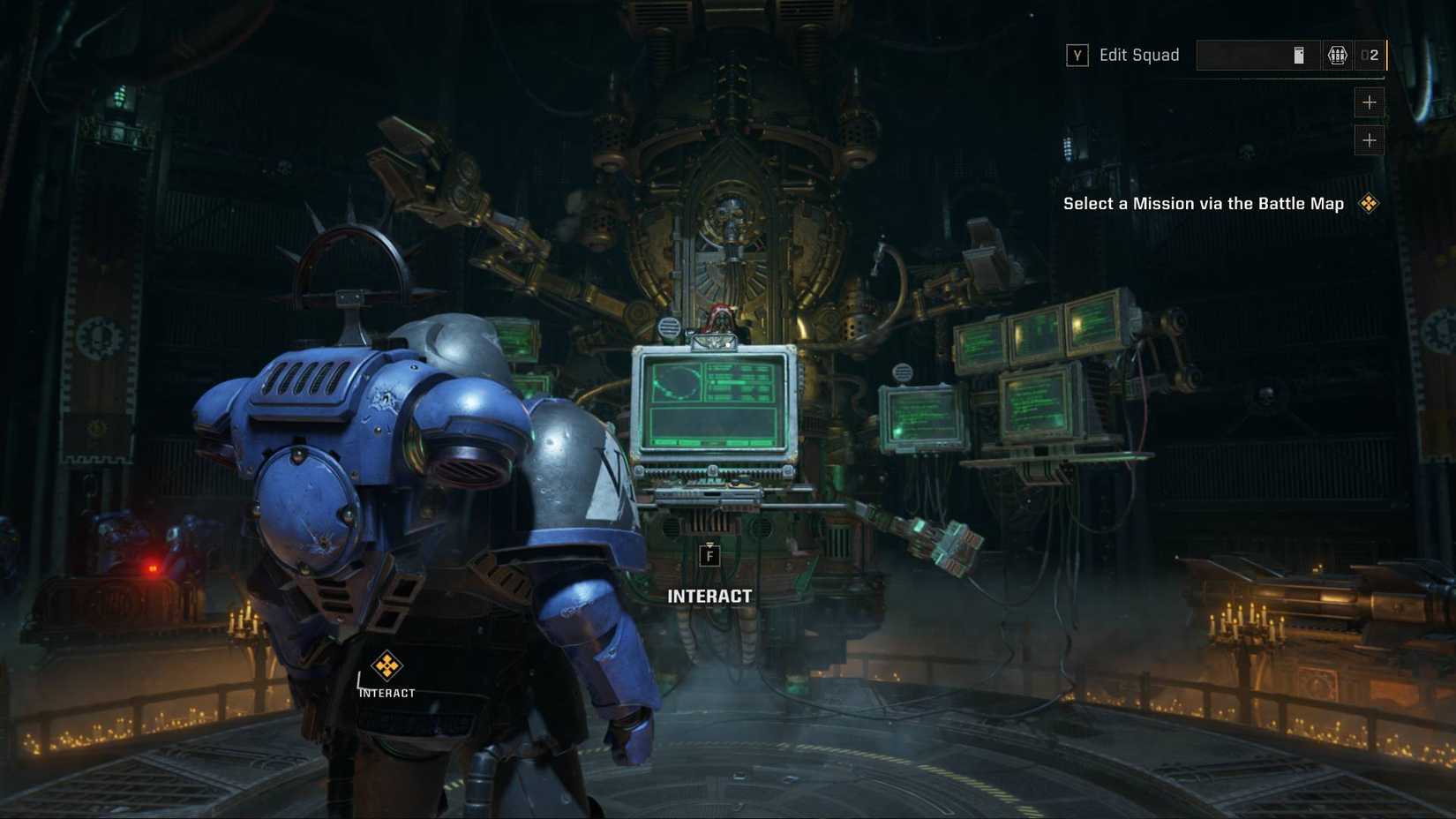Click the upper plus icon to invite a squad member
This screenshot has height=819, width=1456.
pos(1370,102)
